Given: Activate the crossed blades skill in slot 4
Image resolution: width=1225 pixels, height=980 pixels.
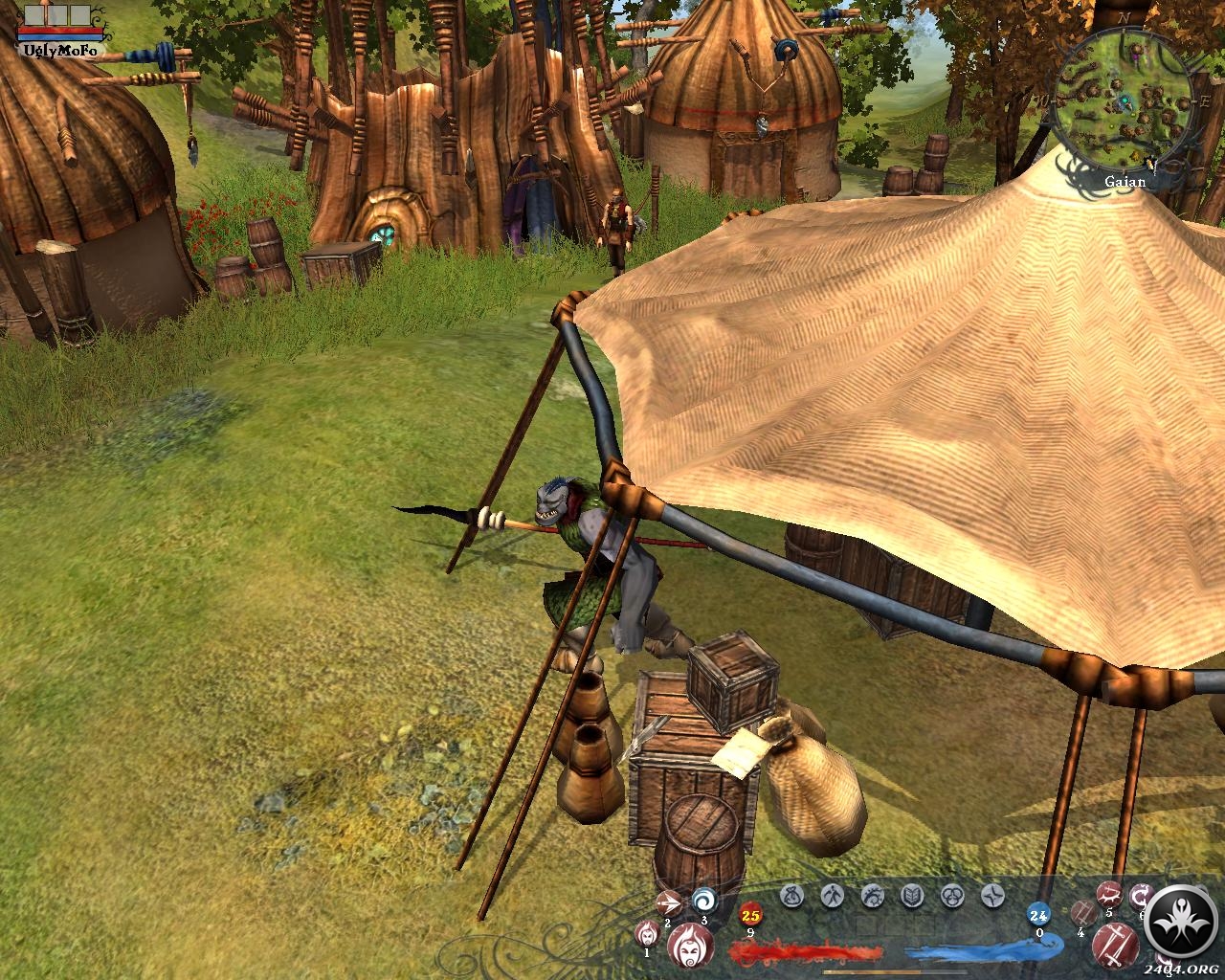Looking at the screenshot, I should pos(1082,912).
